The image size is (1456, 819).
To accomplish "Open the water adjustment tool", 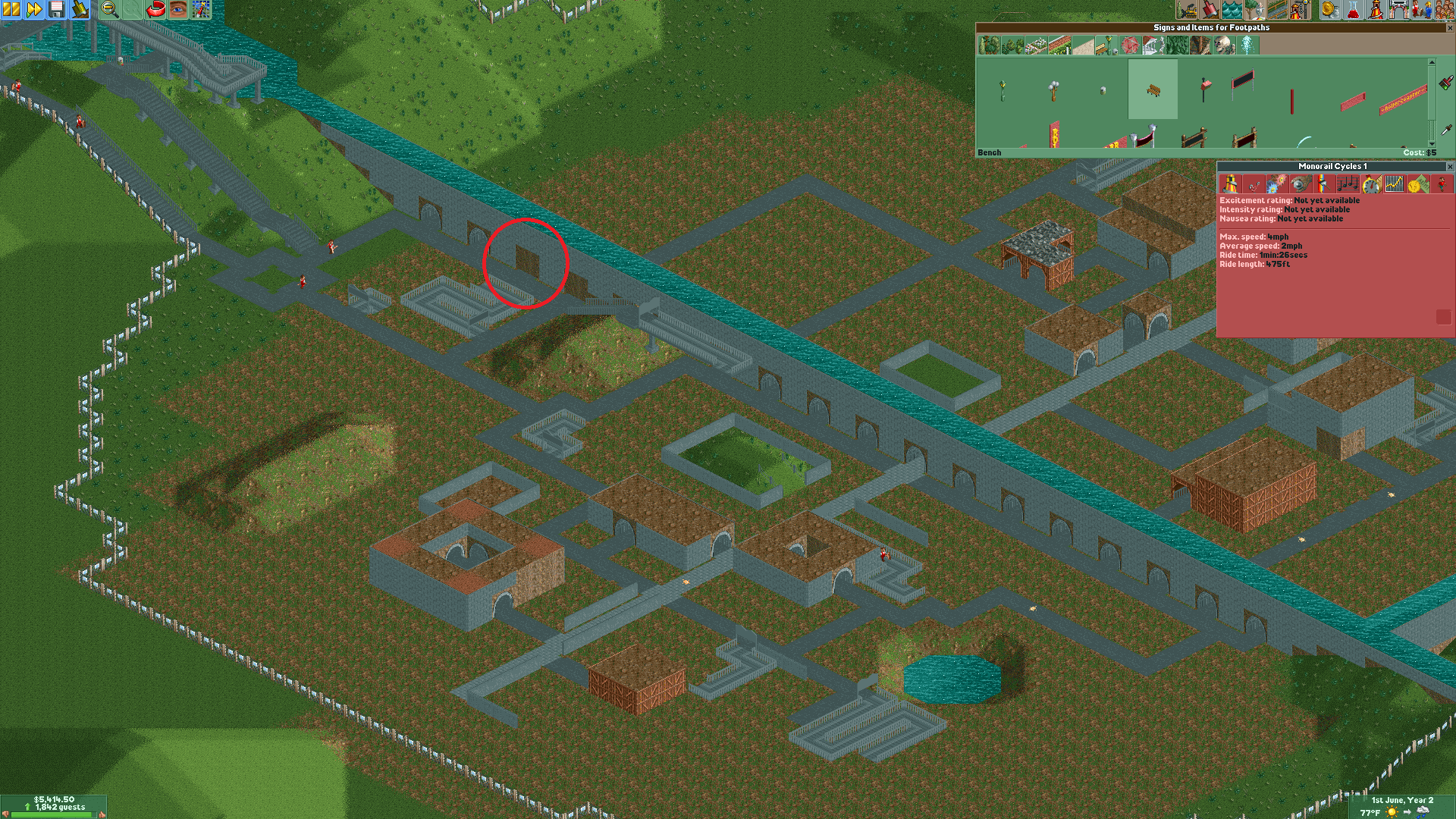I will tap(1231, 11).
